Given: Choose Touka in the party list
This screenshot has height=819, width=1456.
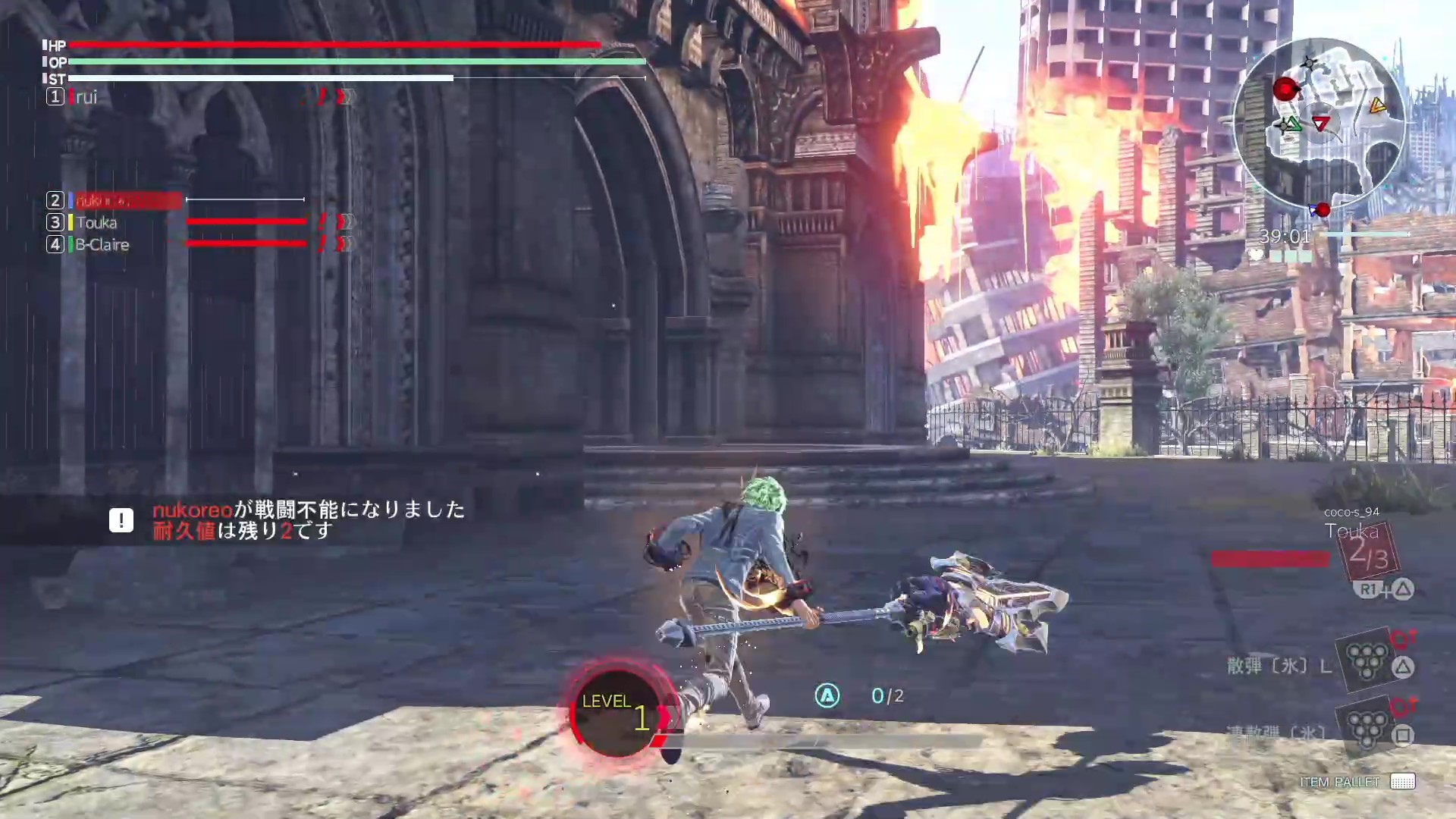Looking at the screenshot, I should pos(96,222).
